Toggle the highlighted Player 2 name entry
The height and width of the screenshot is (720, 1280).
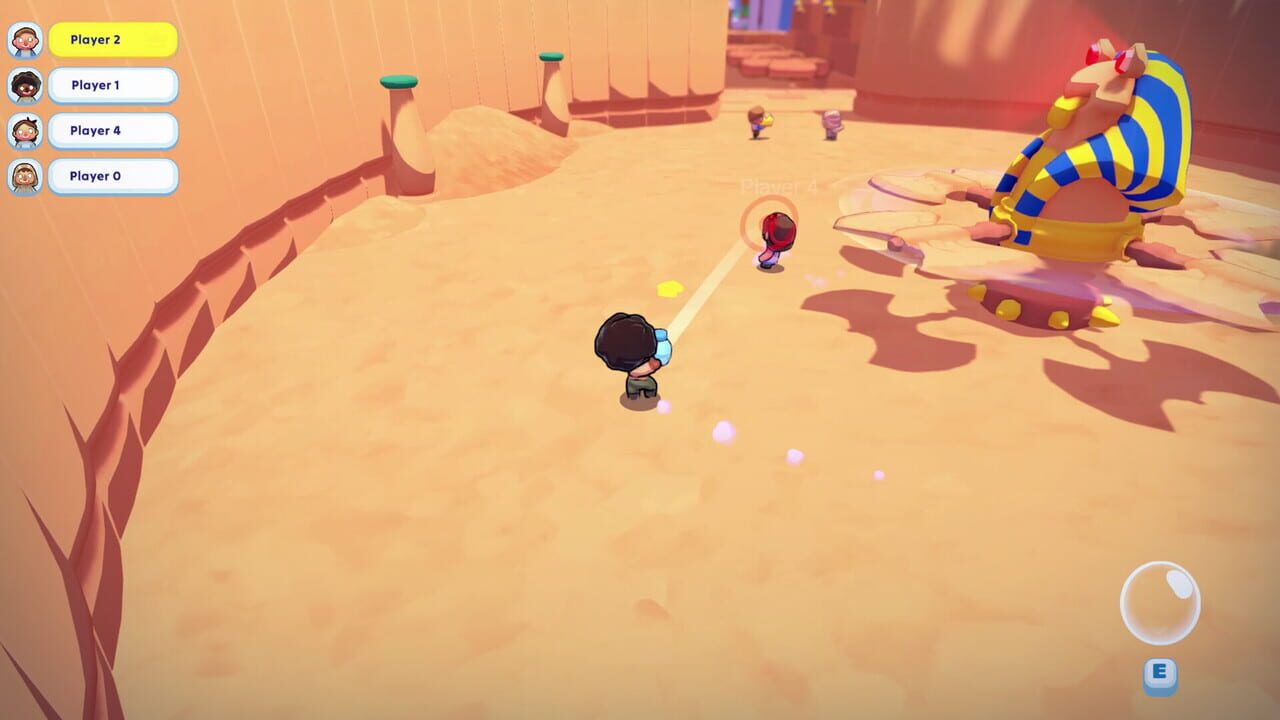(x=113, y=40)
